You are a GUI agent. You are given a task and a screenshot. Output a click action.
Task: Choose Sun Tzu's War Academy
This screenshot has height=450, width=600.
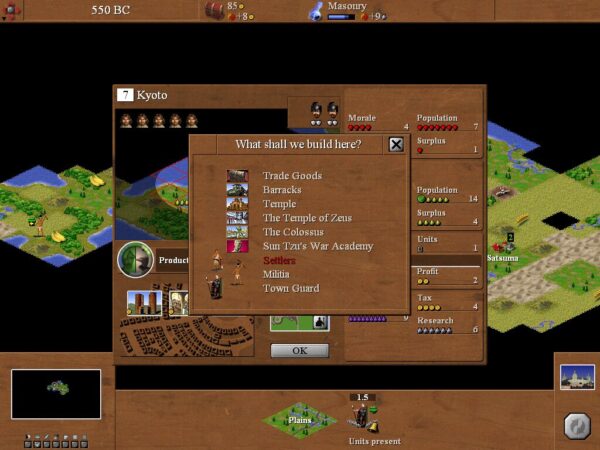pyautogui.click(x=317, y=246)
